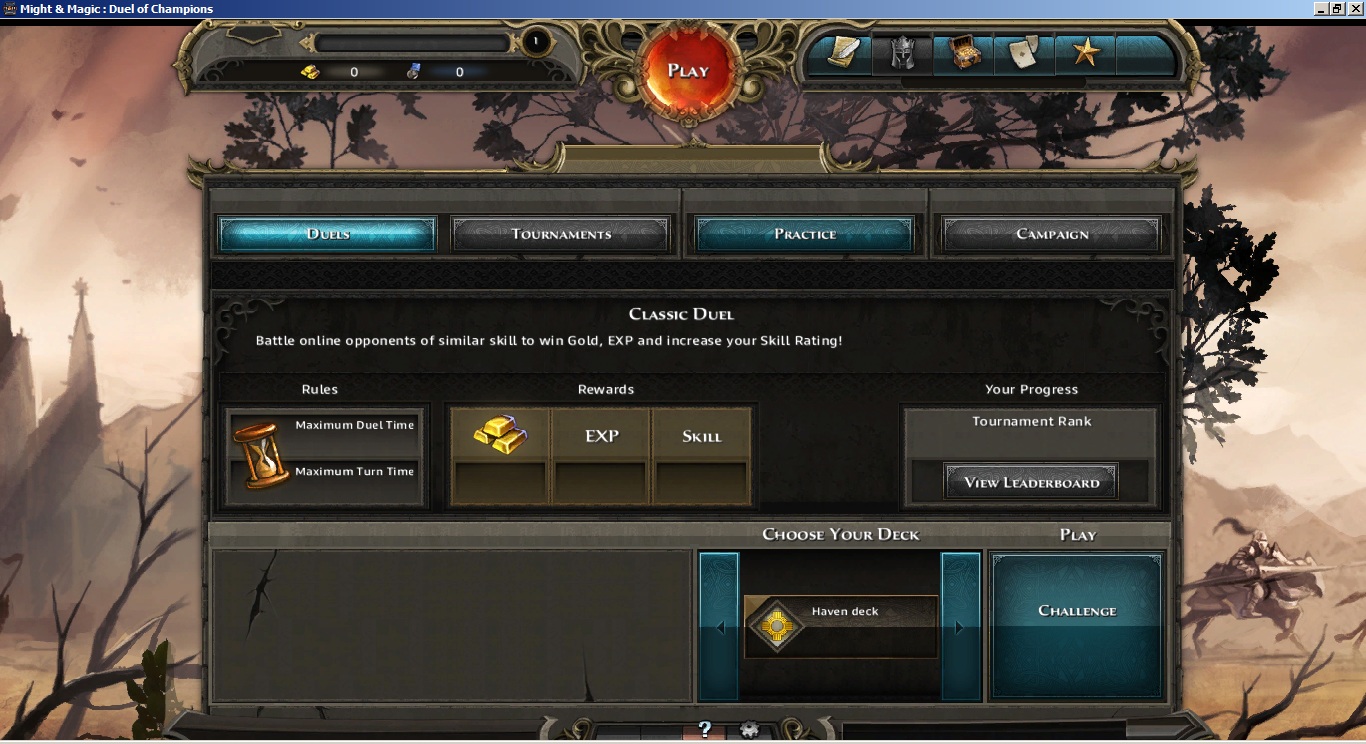
Task: Open the playing cards icon
Action: (x=1025, y=55)
